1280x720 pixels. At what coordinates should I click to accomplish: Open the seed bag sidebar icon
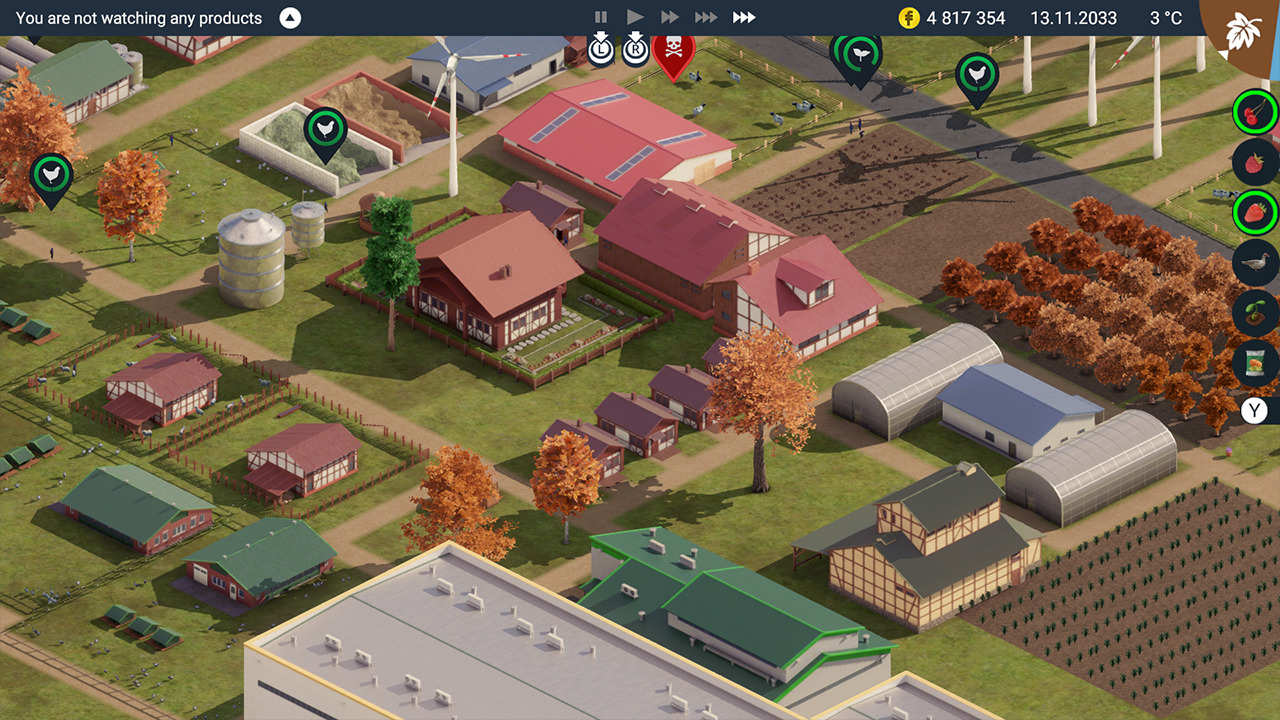point(1253,364)
